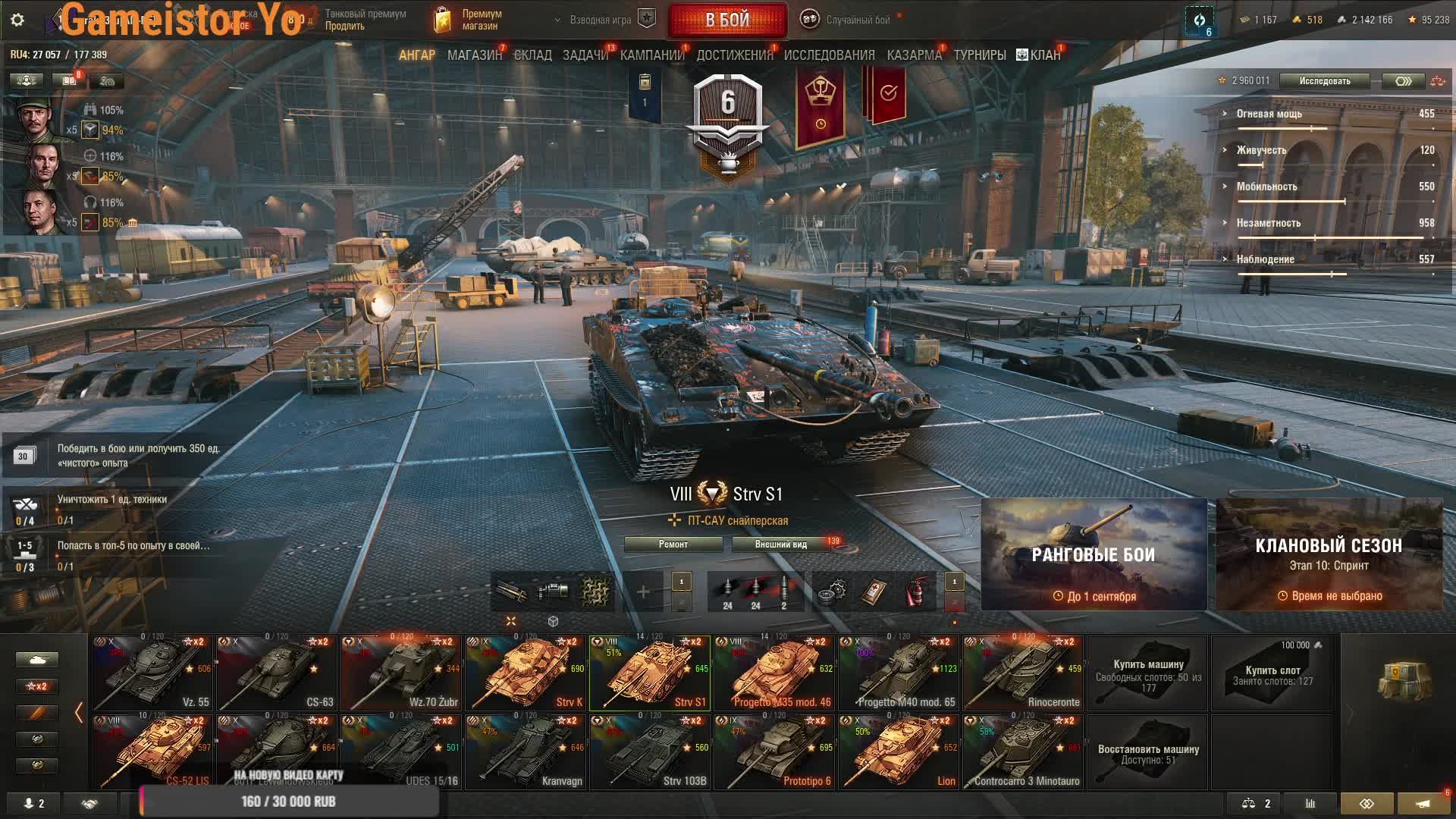Open Внешний вид customization
The image size is (1456, 819).
781,544
